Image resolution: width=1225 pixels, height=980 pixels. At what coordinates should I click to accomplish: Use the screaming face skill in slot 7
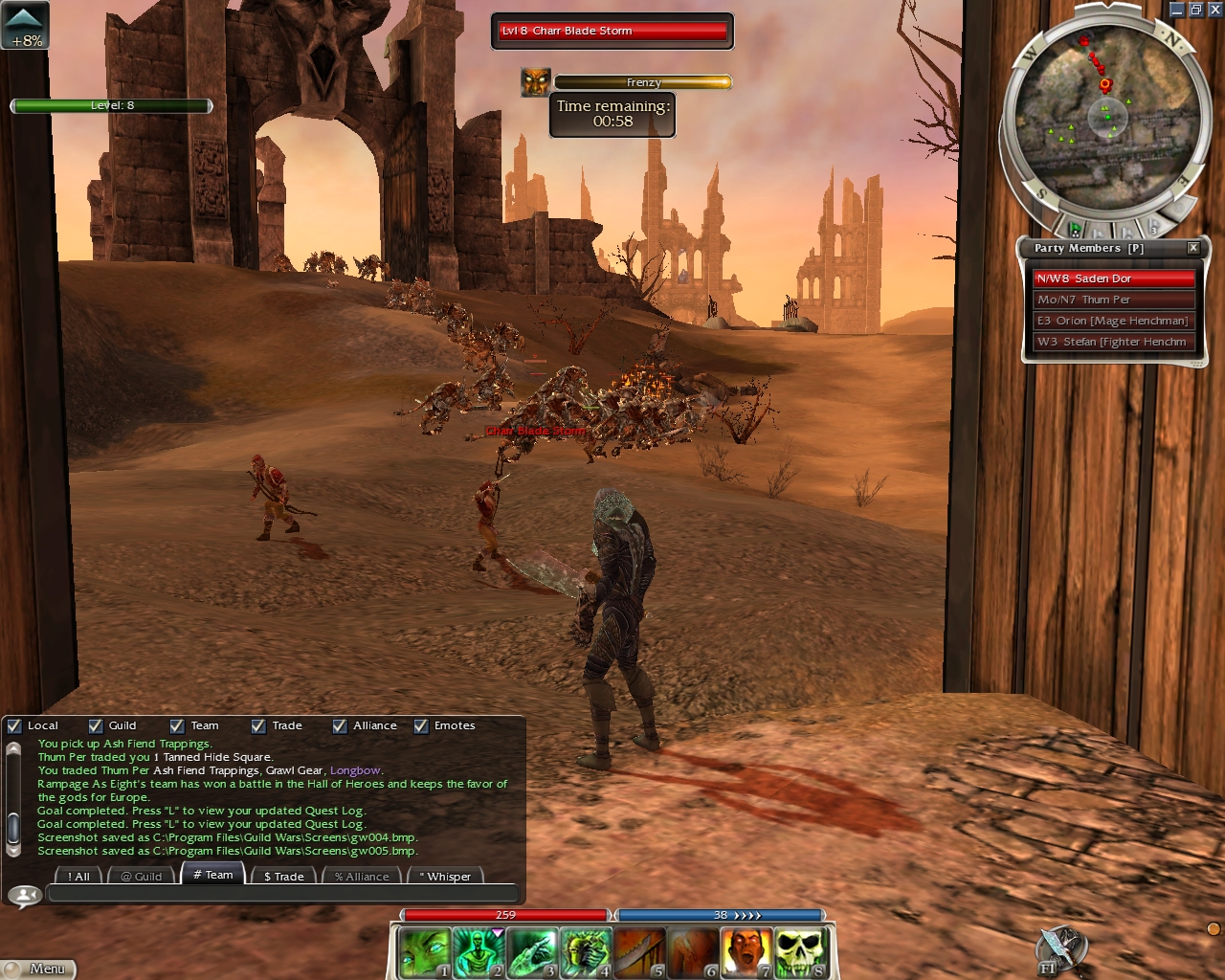746,953
